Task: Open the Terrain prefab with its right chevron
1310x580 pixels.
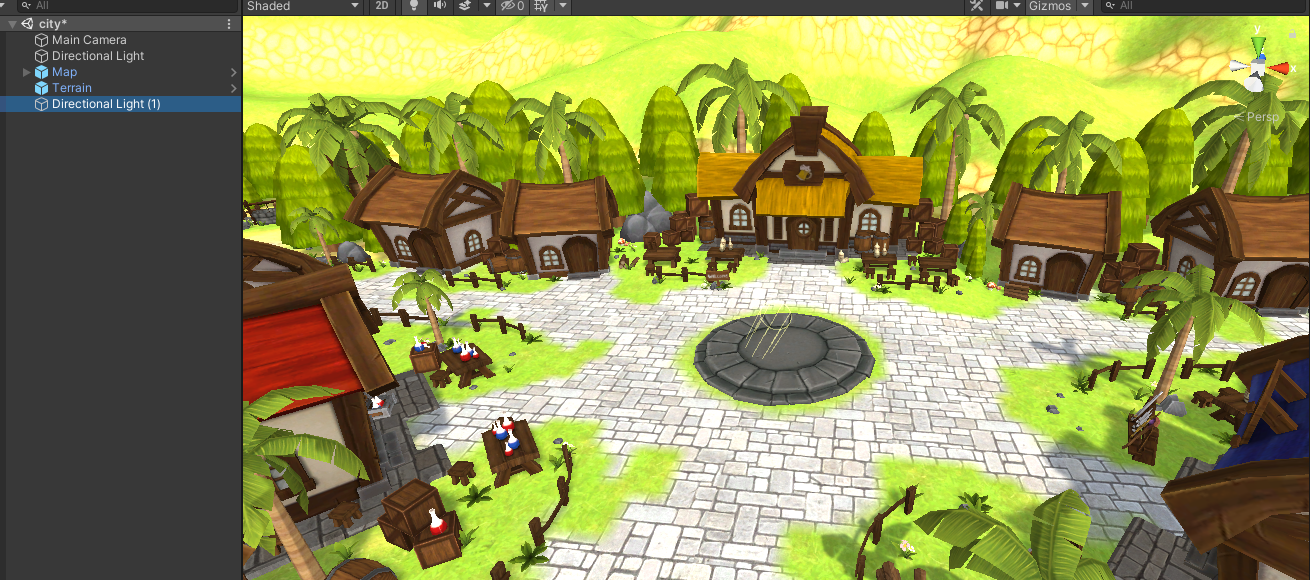Action: (234, 88)
